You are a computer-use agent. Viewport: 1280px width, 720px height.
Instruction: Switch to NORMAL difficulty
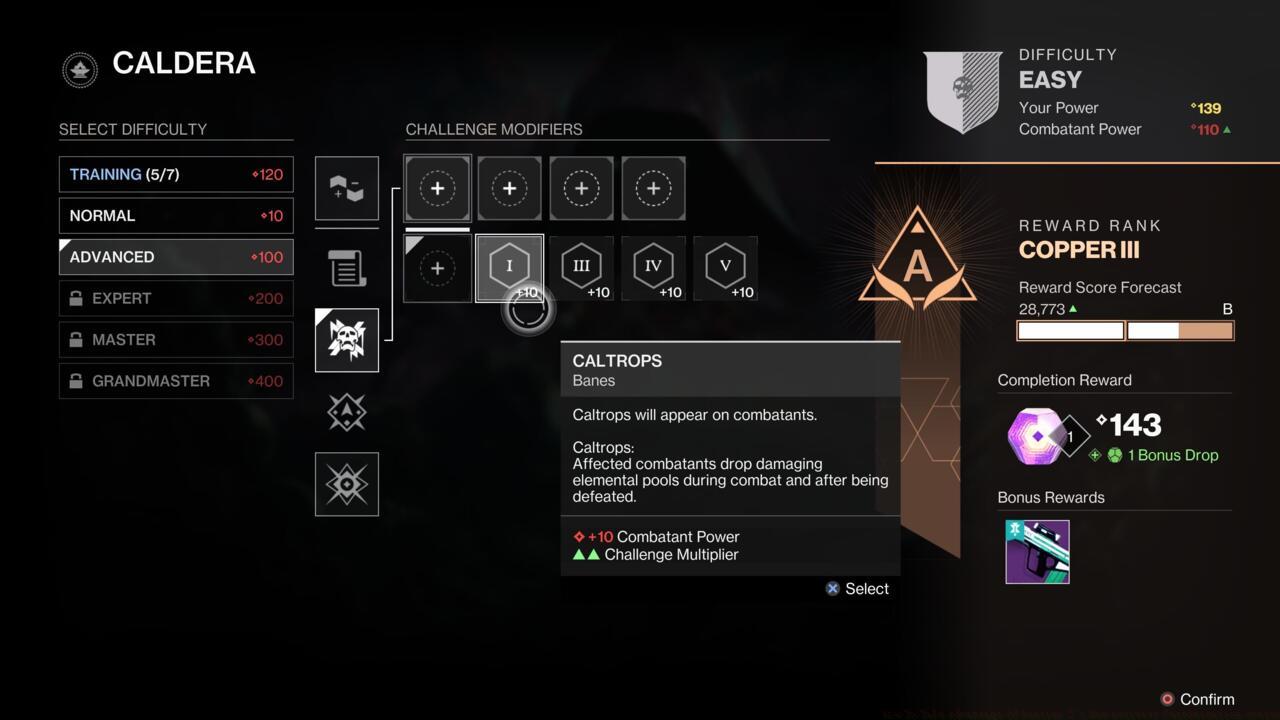[x=175, y=215]
